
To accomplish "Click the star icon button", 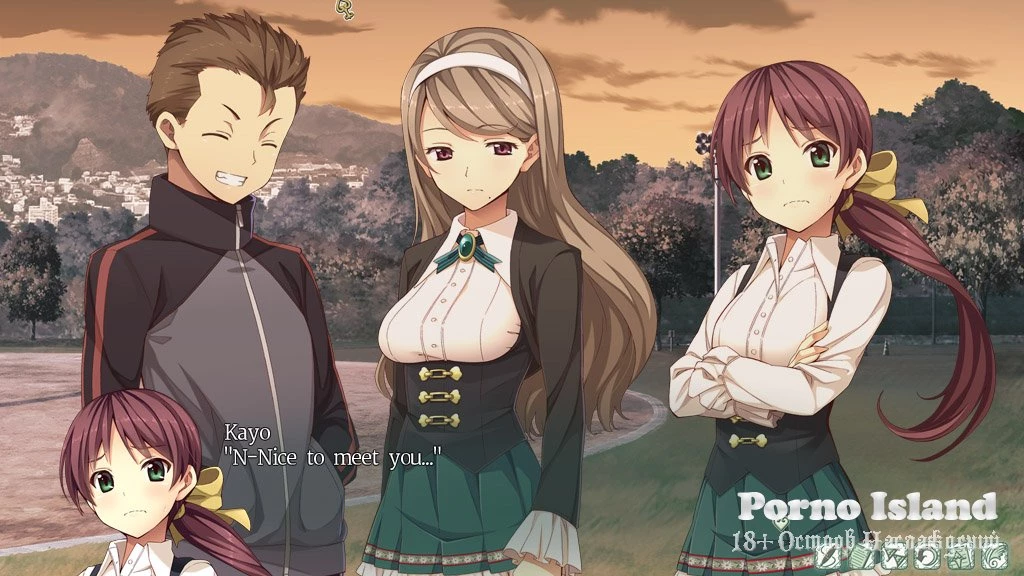I will click(x=961, y=557).
